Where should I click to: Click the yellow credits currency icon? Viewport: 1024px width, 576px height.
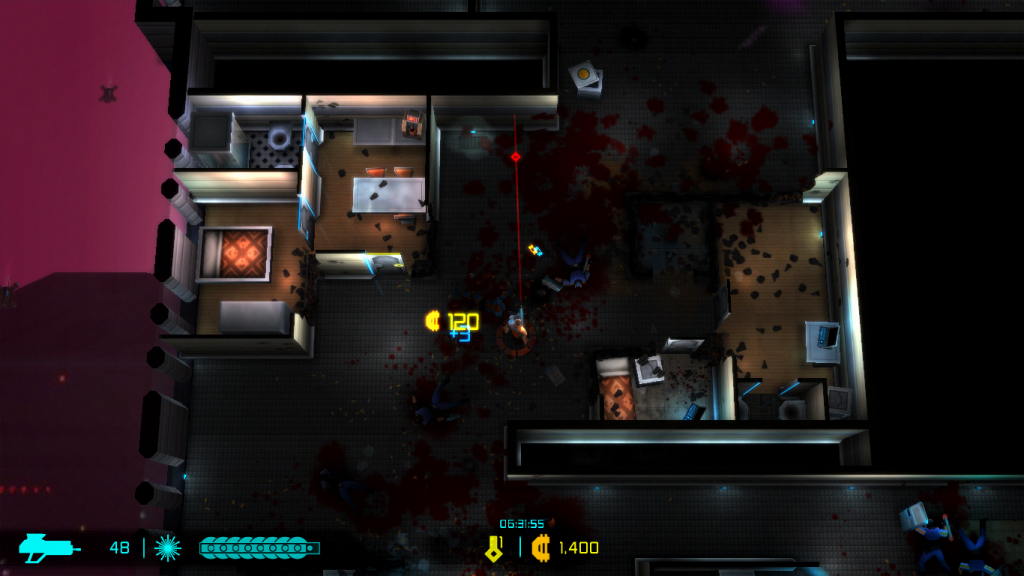(541, 547)
